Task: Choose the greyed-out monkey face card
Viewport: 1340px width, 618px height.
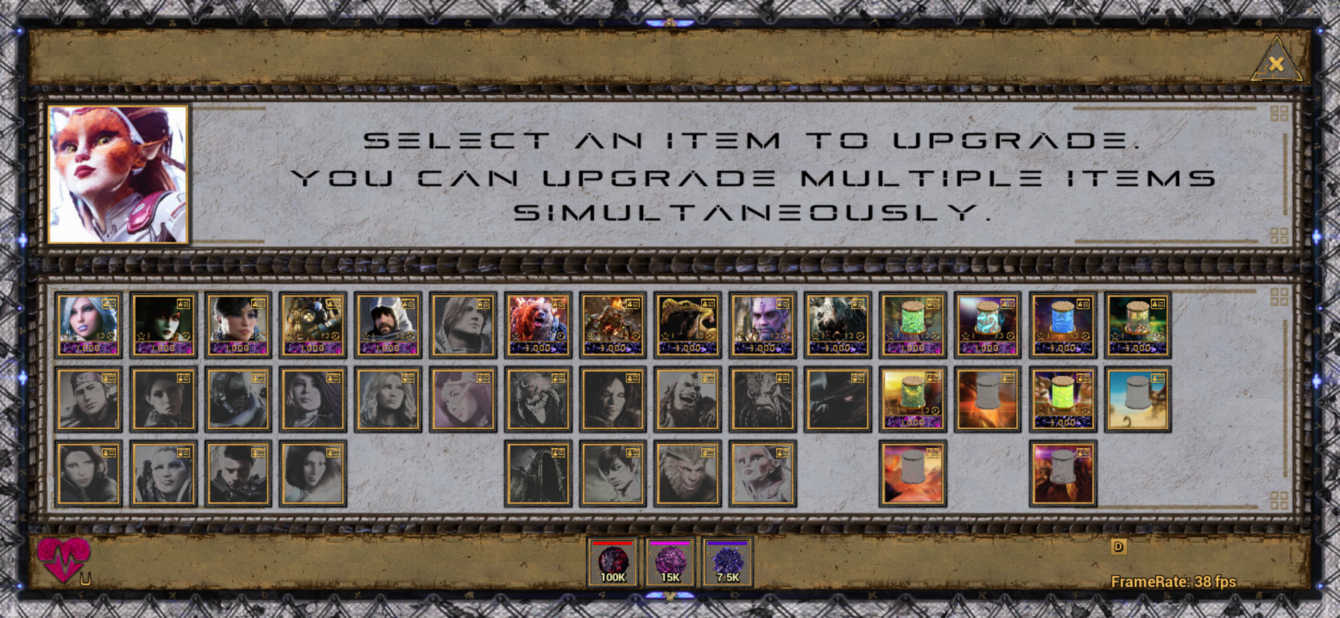Action: tap(688, 473)
